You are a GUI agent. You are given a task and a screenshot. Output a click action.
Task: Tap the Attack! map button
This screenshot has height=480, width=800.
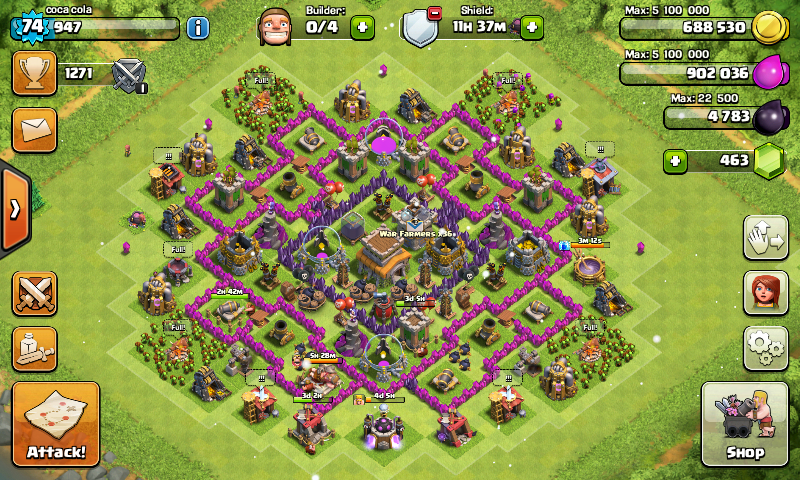tap(56, 424)
